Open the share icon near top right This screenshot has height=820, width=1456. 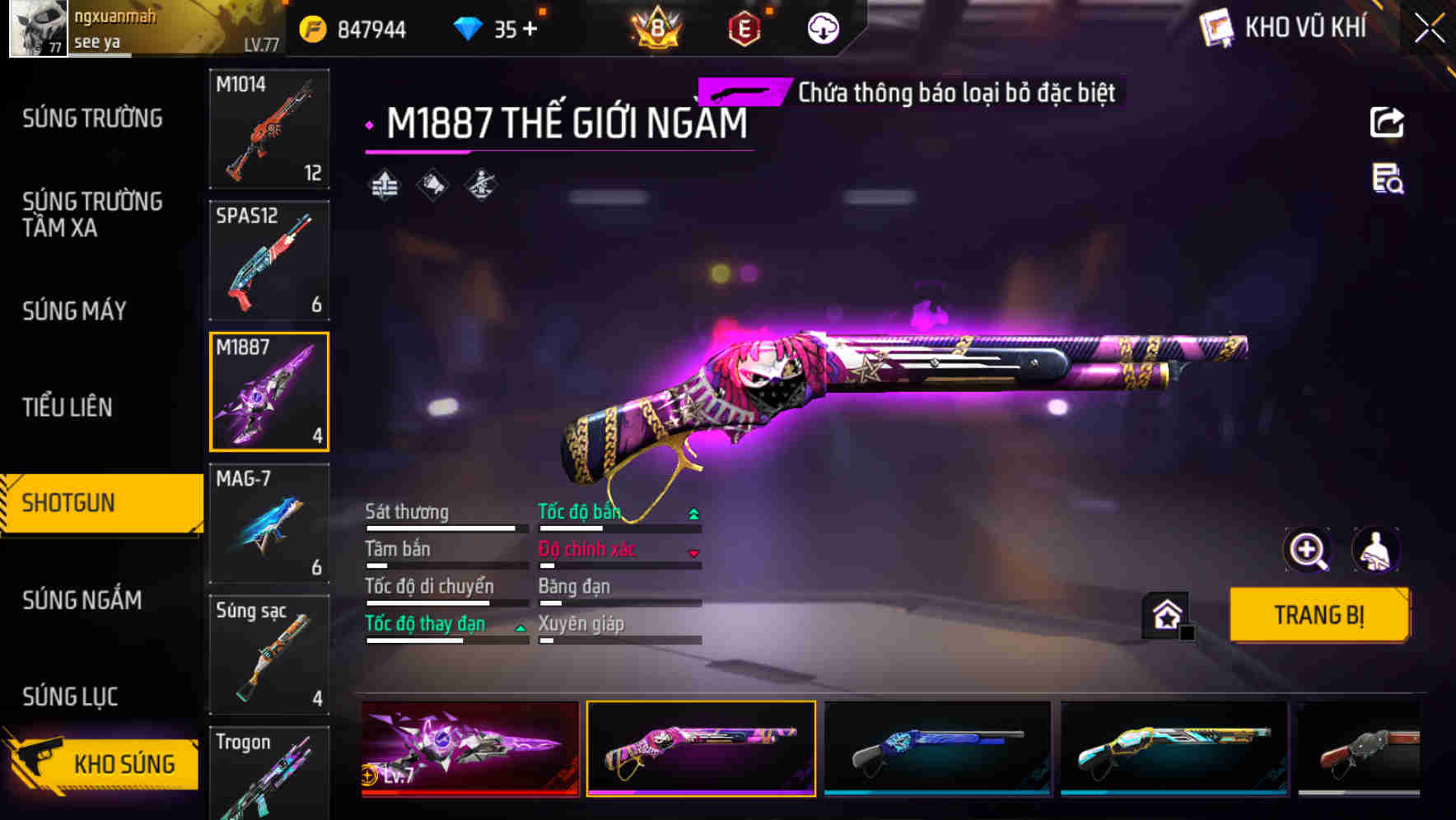click(1386, 122)
